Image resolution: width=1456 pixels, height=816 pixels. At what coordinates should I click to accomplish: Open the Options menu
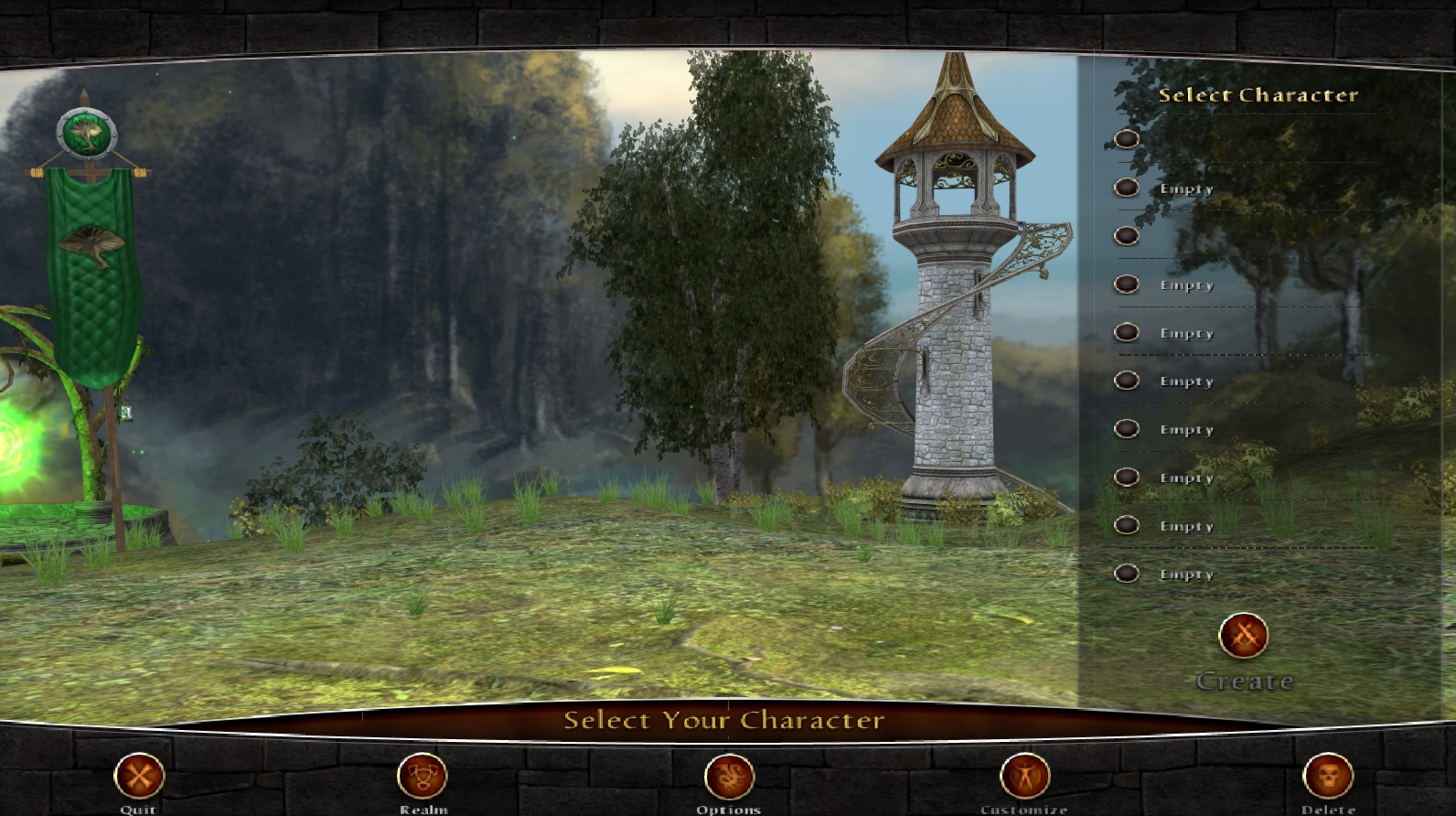click(x=729, y=776)
